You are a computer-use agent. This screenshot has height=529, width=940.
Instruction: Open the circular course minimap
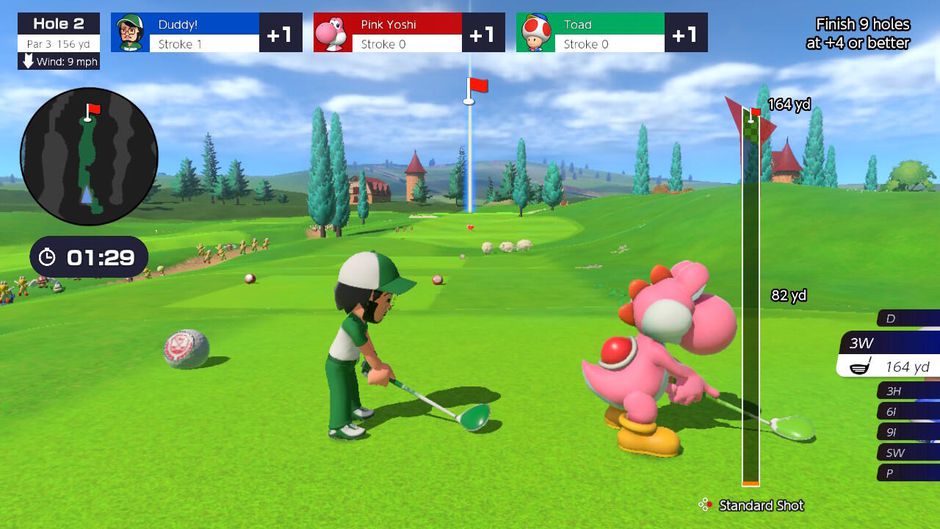point(89,156)
